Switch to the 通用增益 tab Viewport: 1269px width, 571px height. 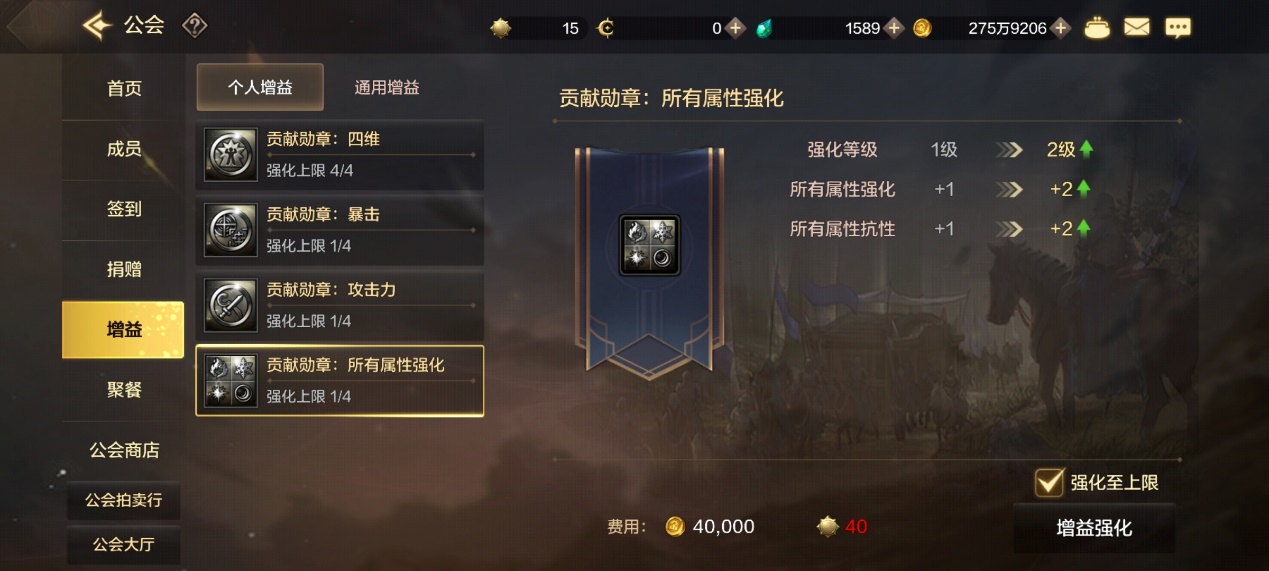387,87
